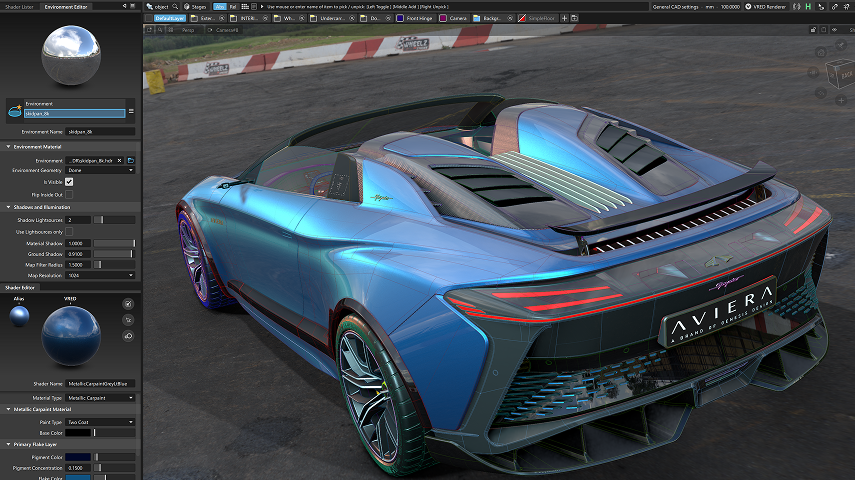Screen dimensions: 855x480
Task: Open General CAD settings
Action: pos(676,6)
